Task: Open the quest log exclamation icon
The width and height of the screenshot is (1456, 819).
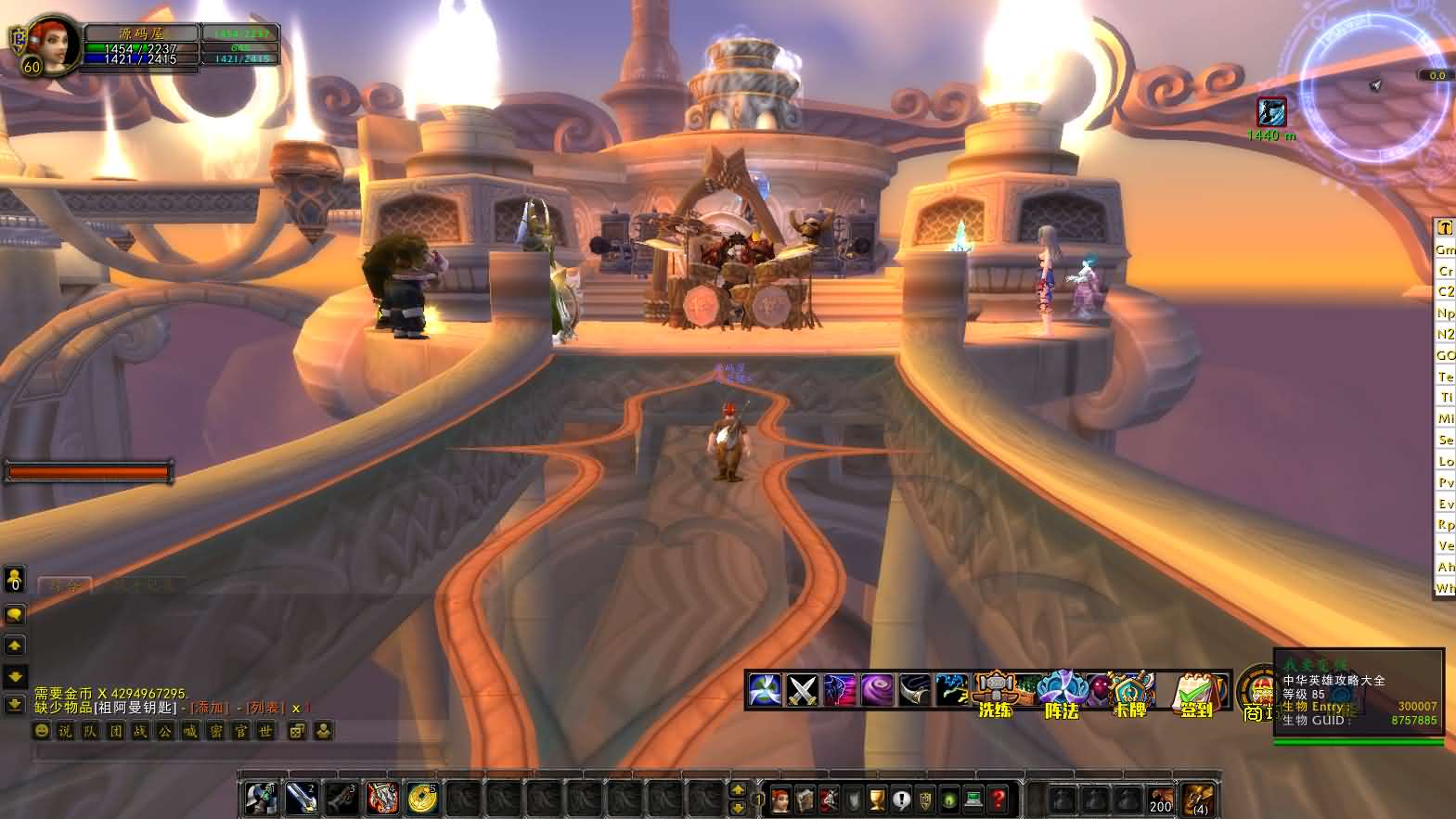Action: [901, 799]
